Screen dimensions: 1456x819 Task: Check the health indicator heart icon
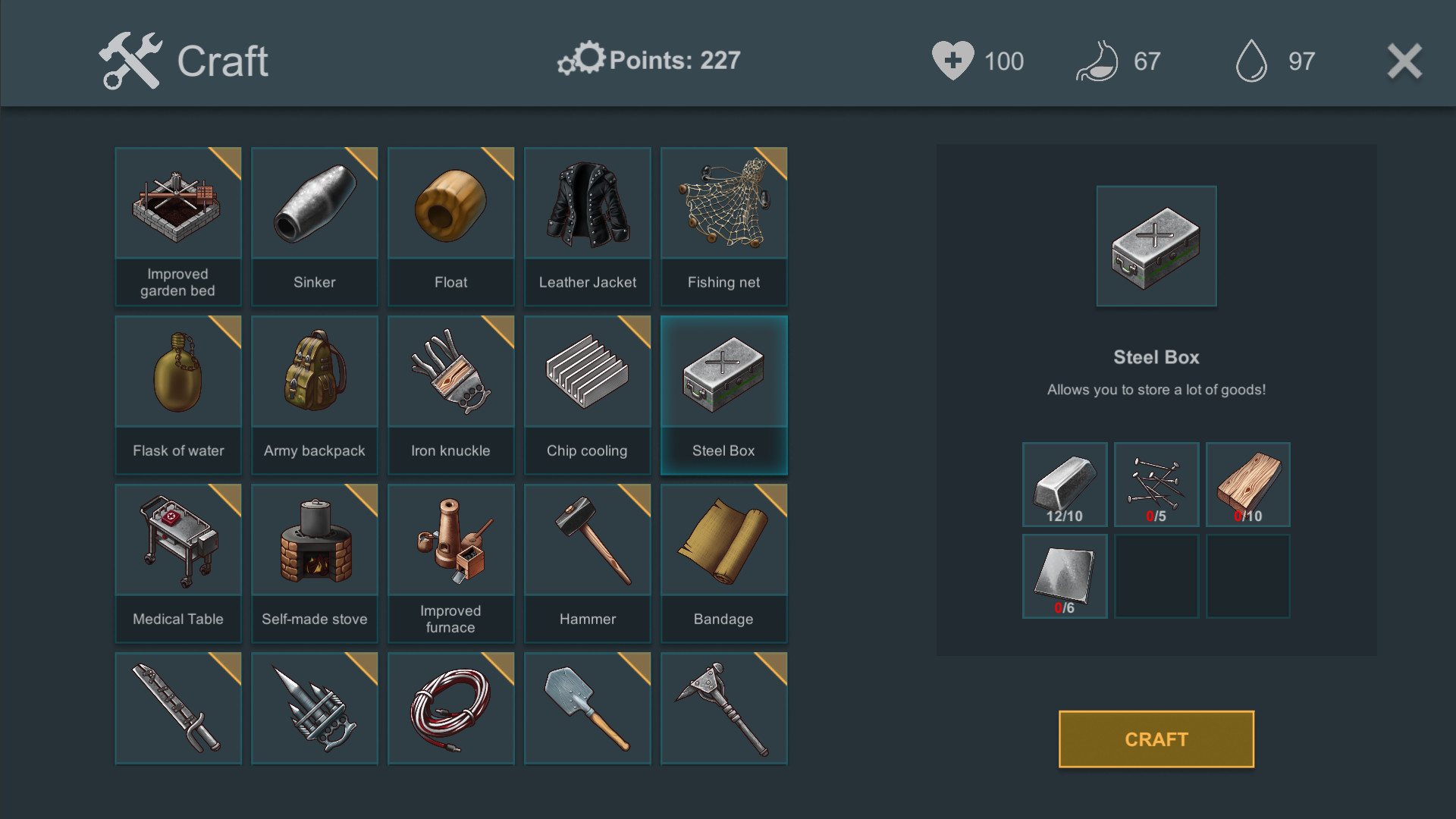[954, 61]
